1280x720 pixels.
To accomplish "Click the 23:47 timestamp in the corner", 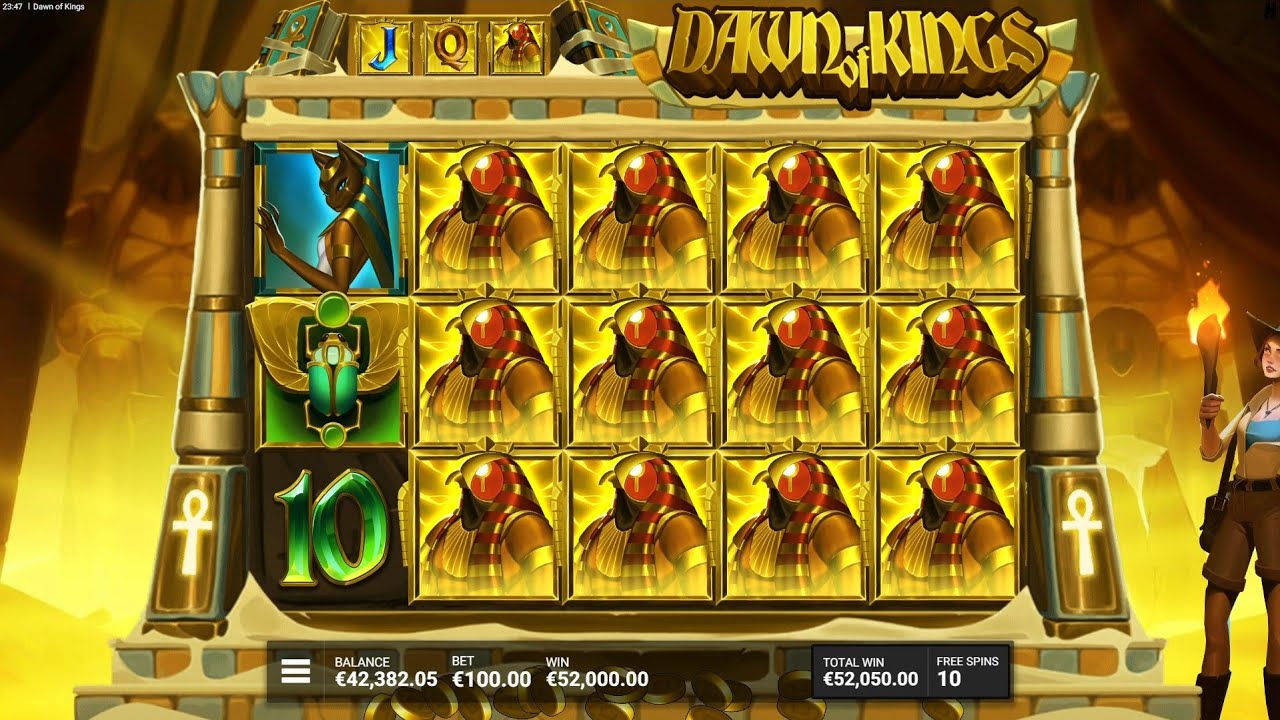I will point(12,6).
